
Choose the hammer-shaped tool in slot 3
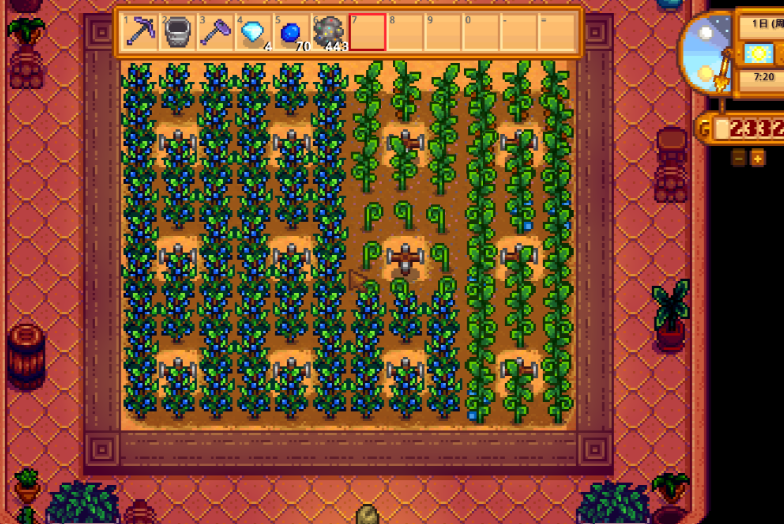tap(215, 32)
